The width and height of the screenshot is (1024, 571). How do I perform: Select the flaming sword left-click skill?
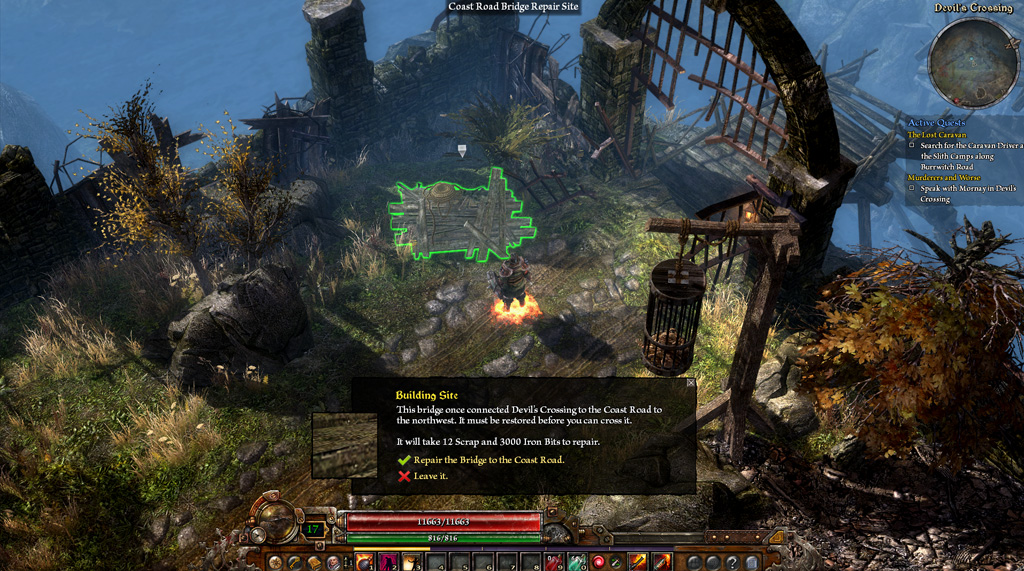[x=636, y=562]
